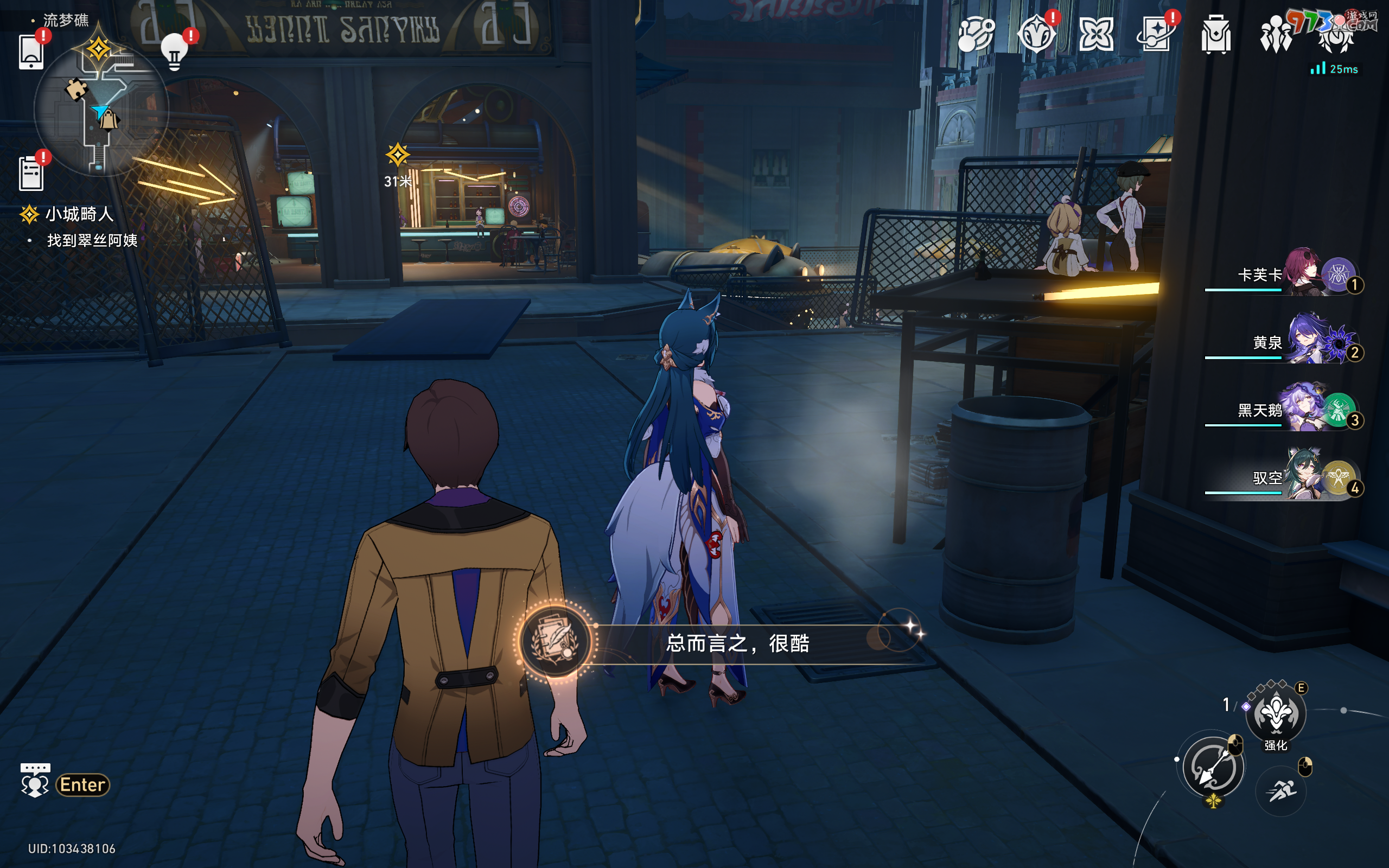This screenshot has height=868, width=1389.
Task: Switch to party member 驭空
Action: [x=1304, y=477]
